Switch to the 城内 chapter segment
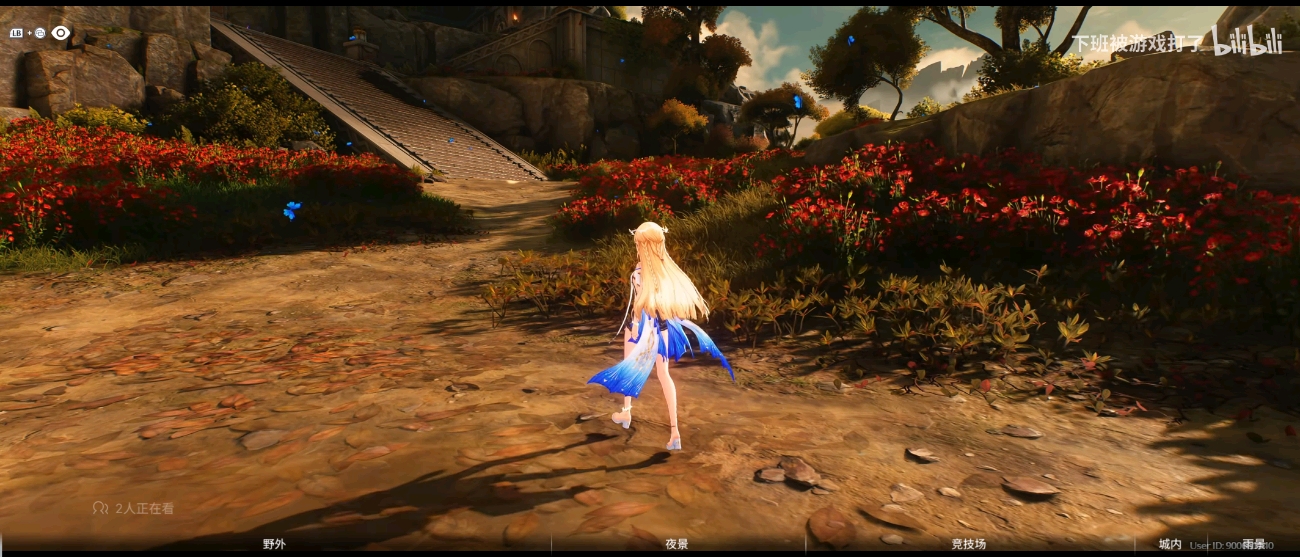Screen dimensions: 1300x557 point(1169,544)
